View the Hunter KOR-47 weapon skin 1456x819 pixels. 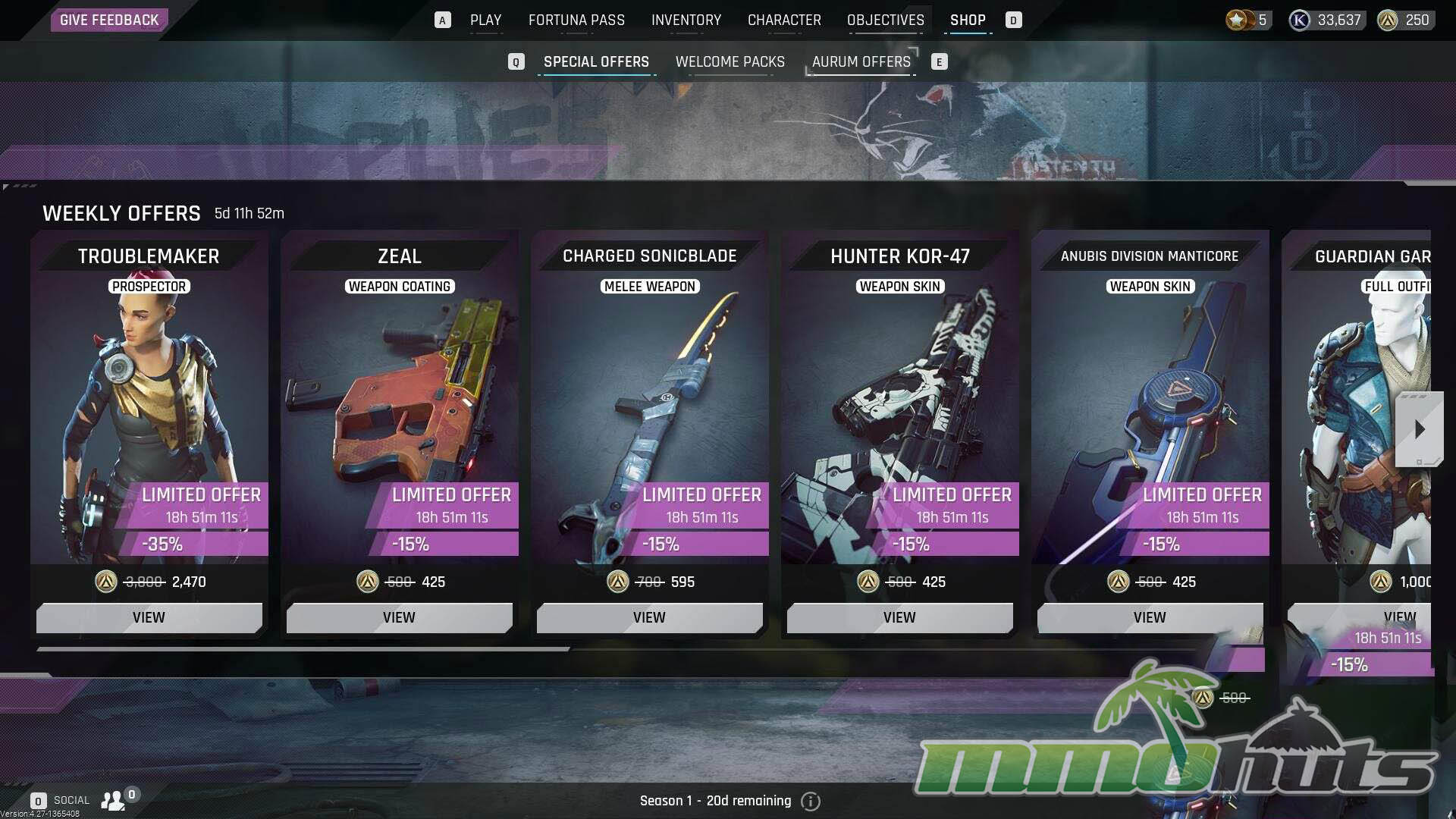click(x=899, y=617)
